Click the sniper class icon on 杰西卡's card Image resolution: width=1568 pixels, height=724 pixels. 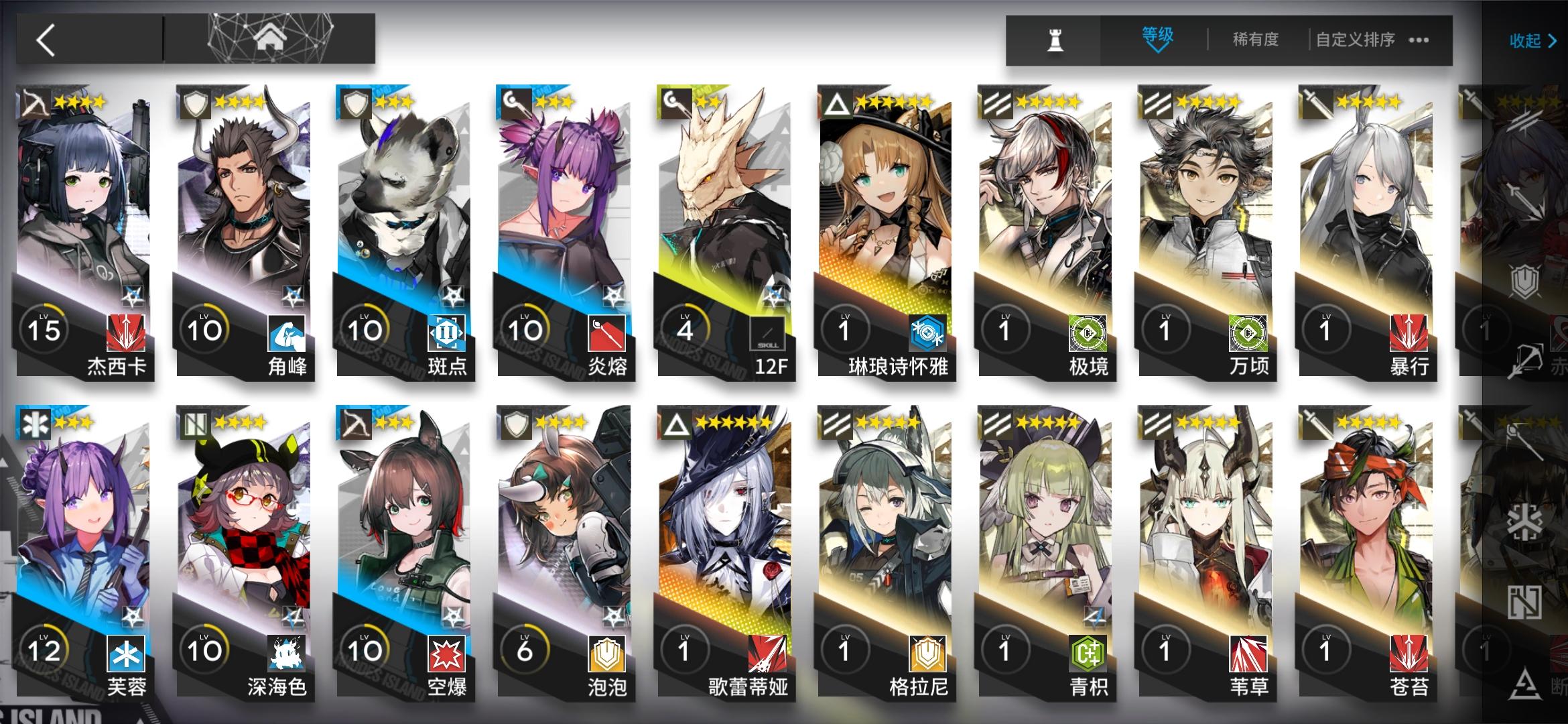pyautogui.click(x=35, y=102)
